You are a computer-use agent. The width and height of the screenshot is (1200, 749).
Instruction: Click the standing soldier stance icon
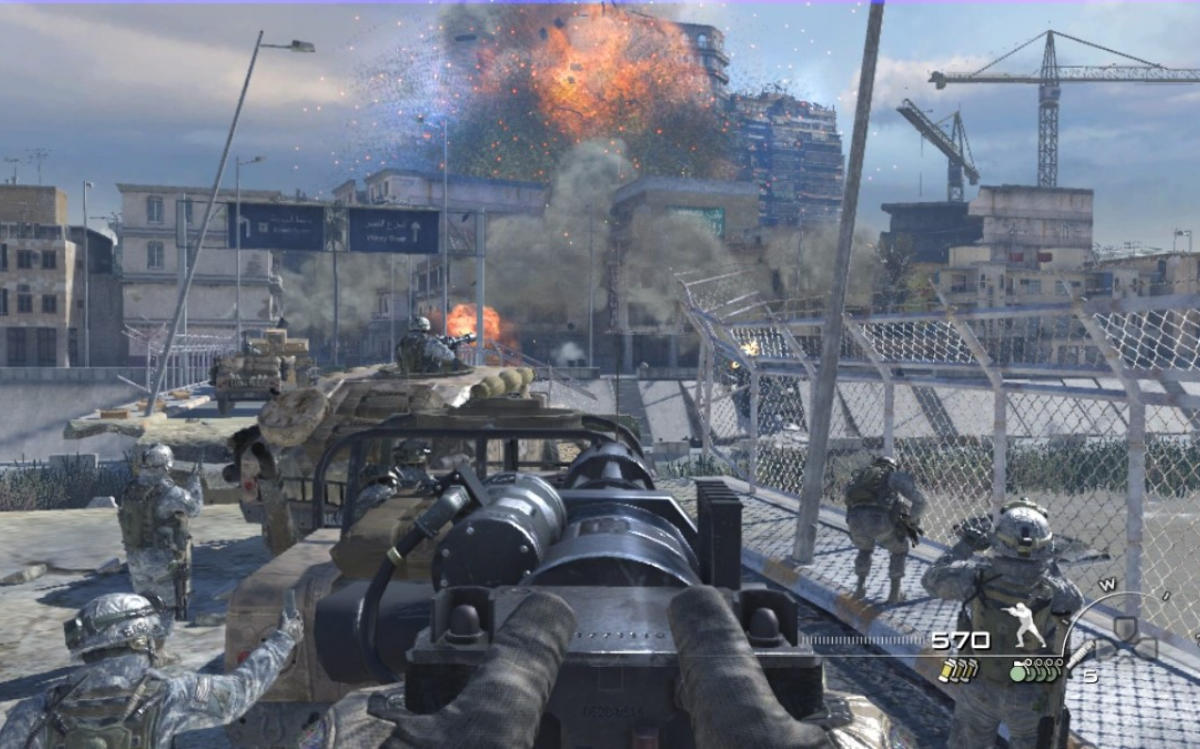tap(1024, 625)
